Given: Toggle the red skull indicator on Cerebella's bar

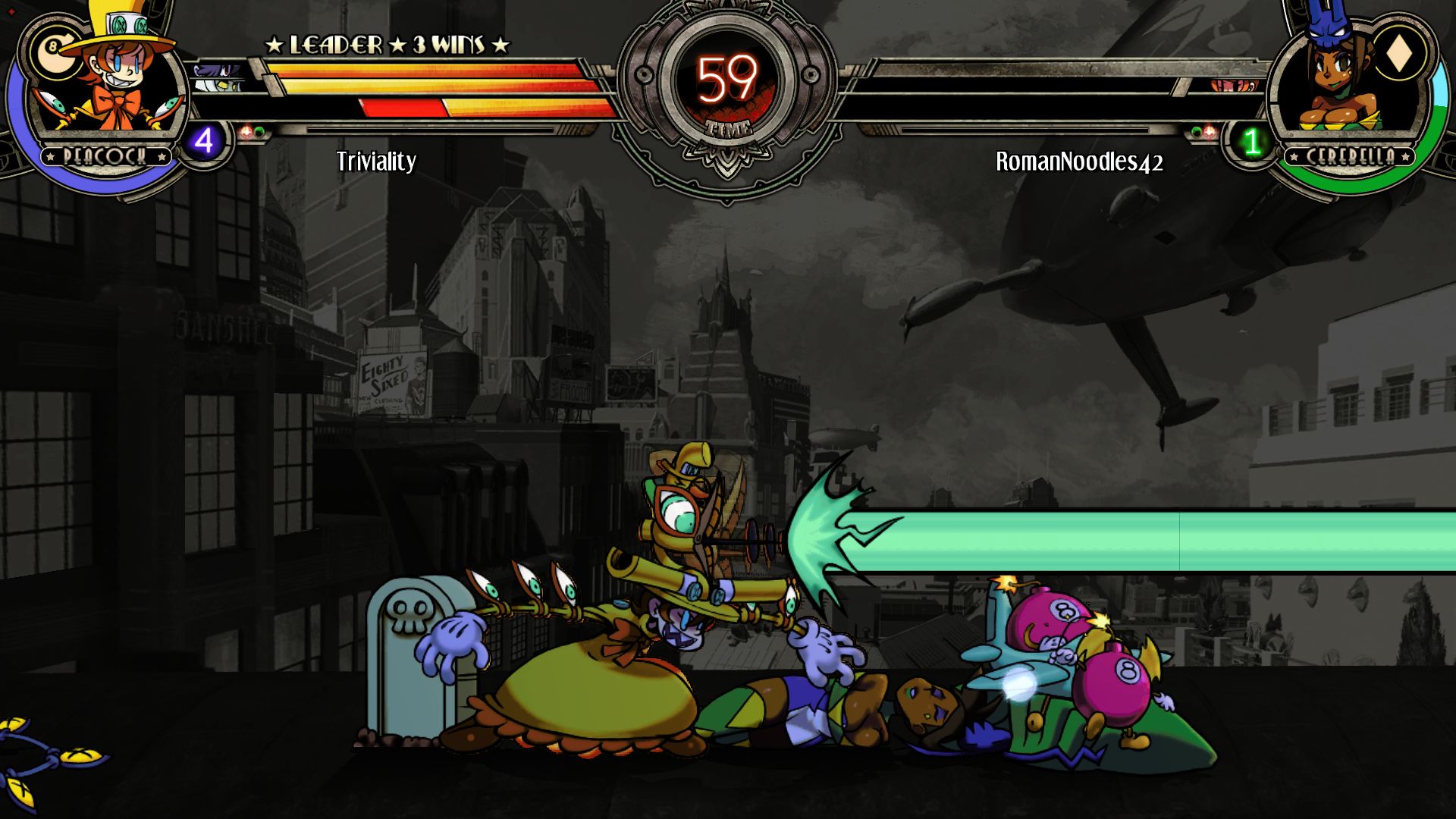Looking at the screenshot, I should 1210,131.
